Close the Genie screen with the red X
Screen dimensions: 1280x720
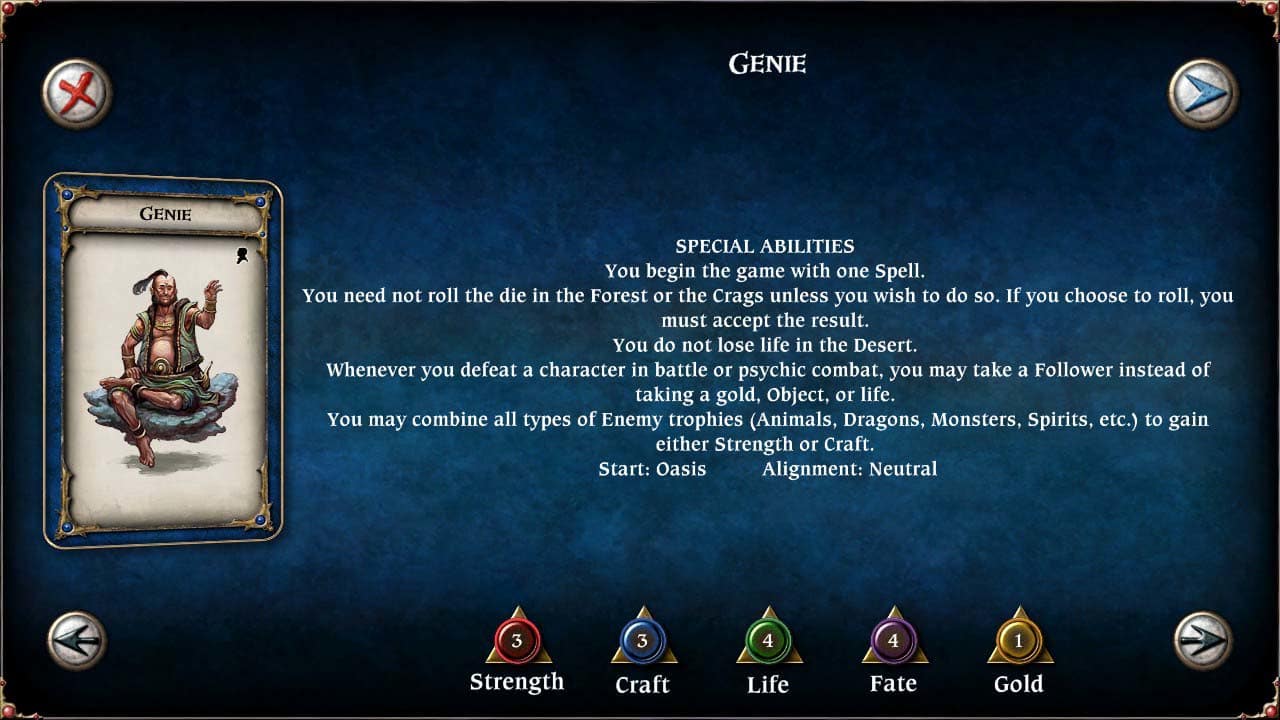coord(75,93)
